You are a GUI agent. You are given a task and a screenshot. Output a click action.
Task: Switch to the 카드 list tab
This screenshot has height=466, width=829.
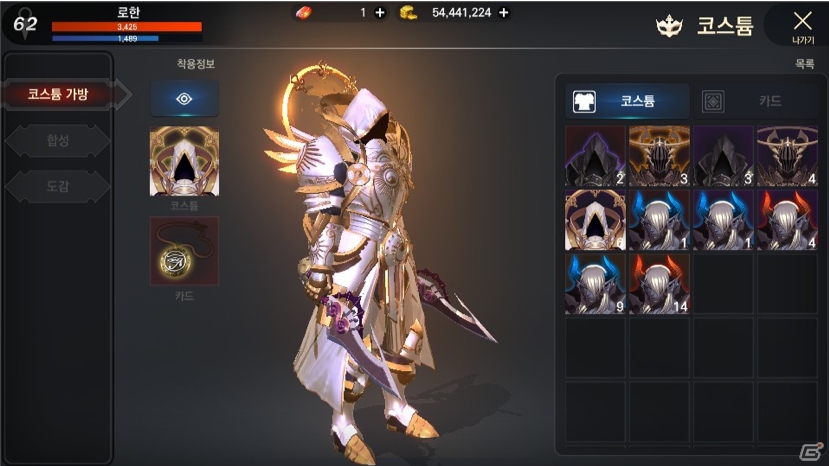click(x=755, y=101)
